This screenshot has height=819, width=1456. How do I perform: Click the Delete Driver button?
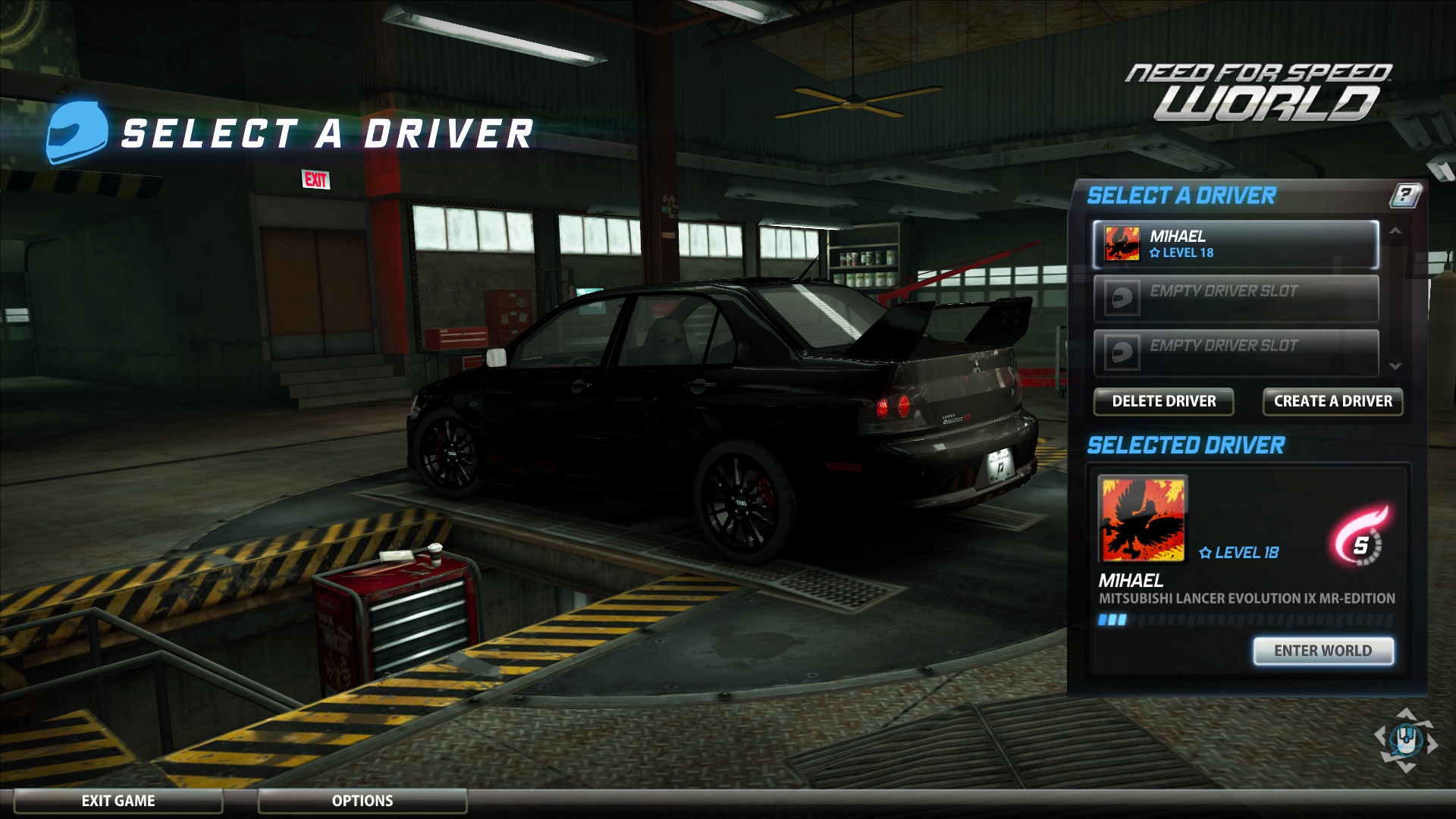pos(1163,401)
